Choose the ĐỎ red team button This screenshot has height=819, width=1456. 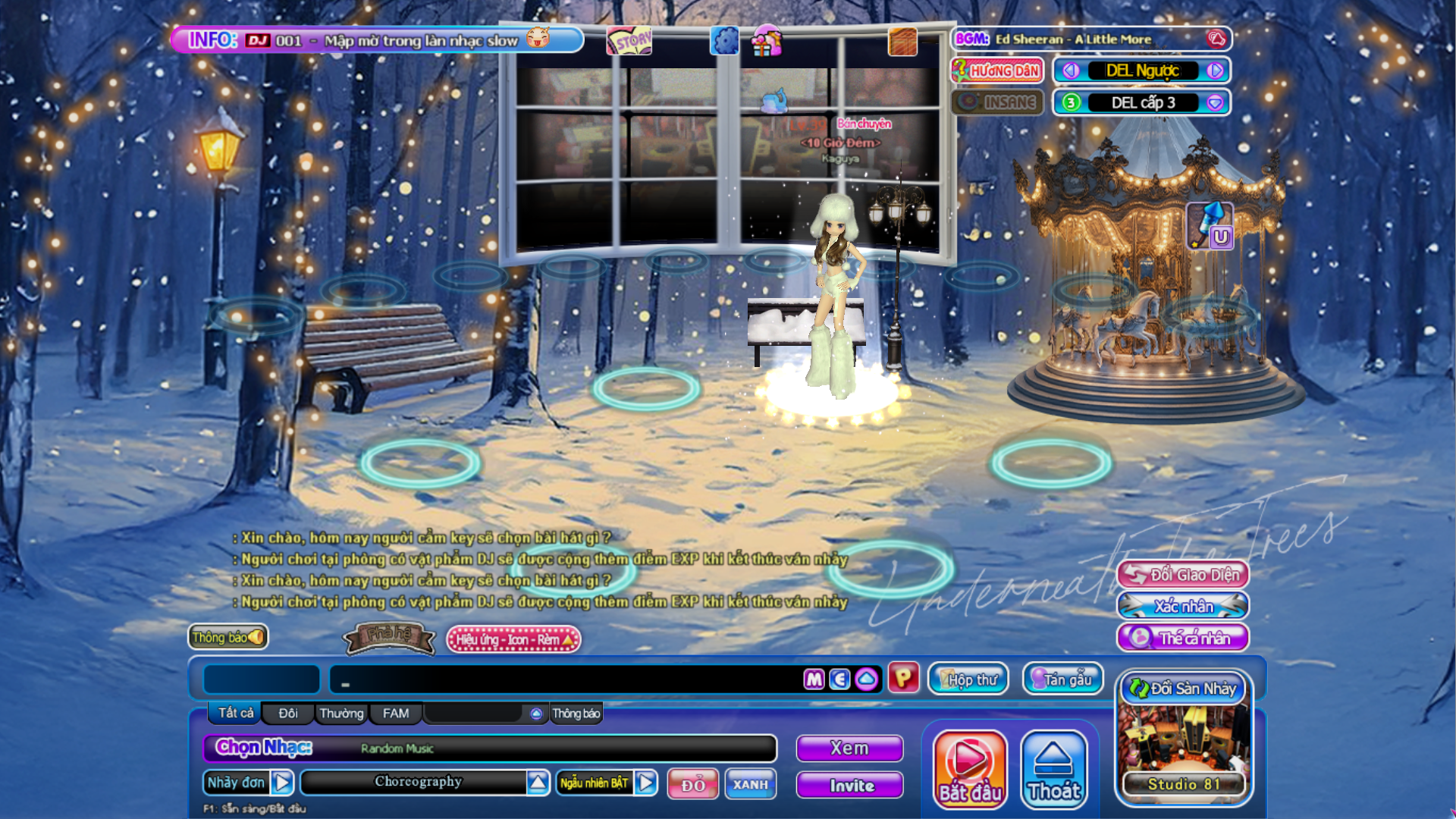[x=692, y=784]
